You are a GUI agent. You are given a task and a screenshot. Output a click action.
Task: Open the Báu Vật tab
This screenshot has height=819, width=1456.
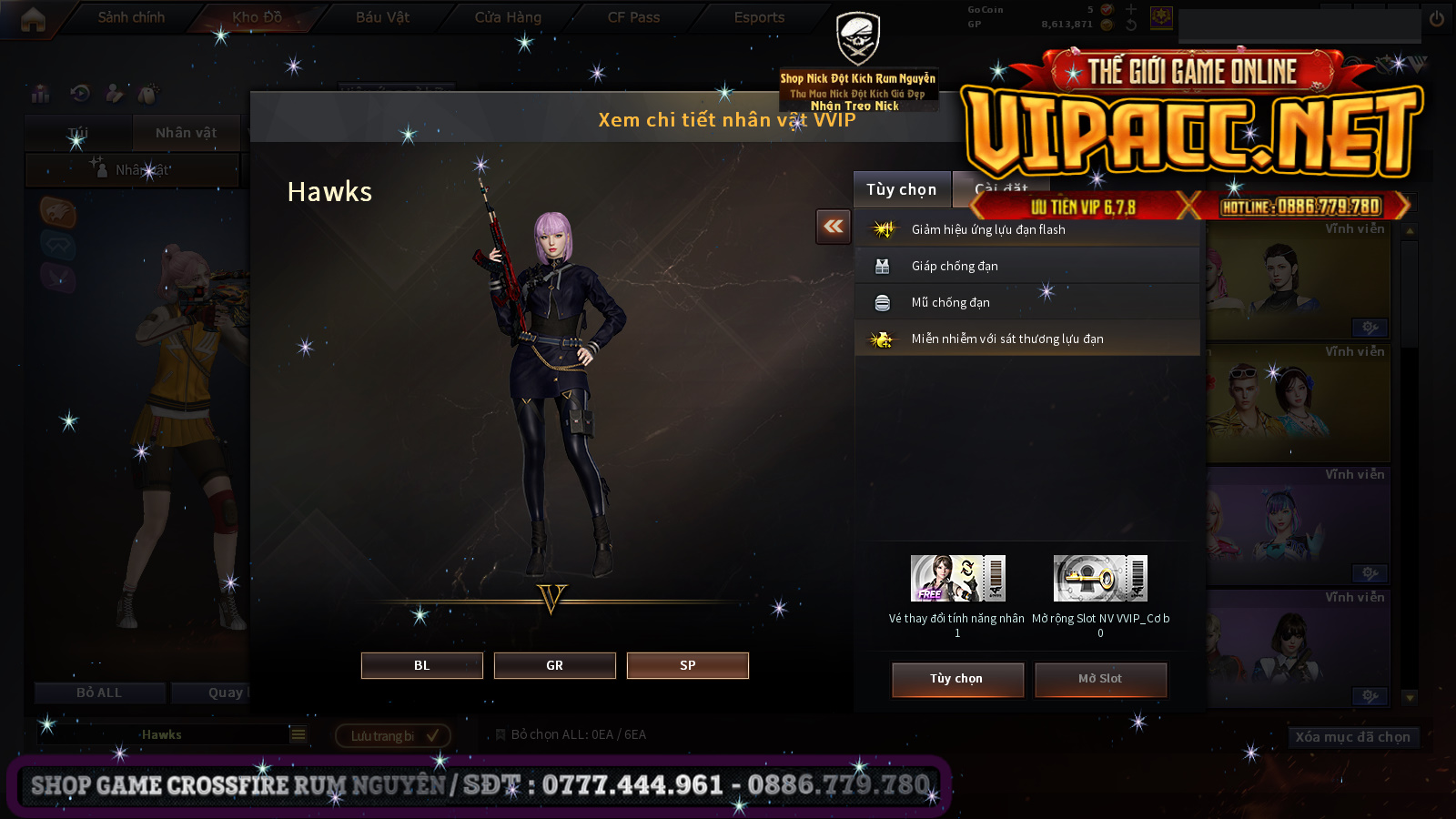[382, 17]
